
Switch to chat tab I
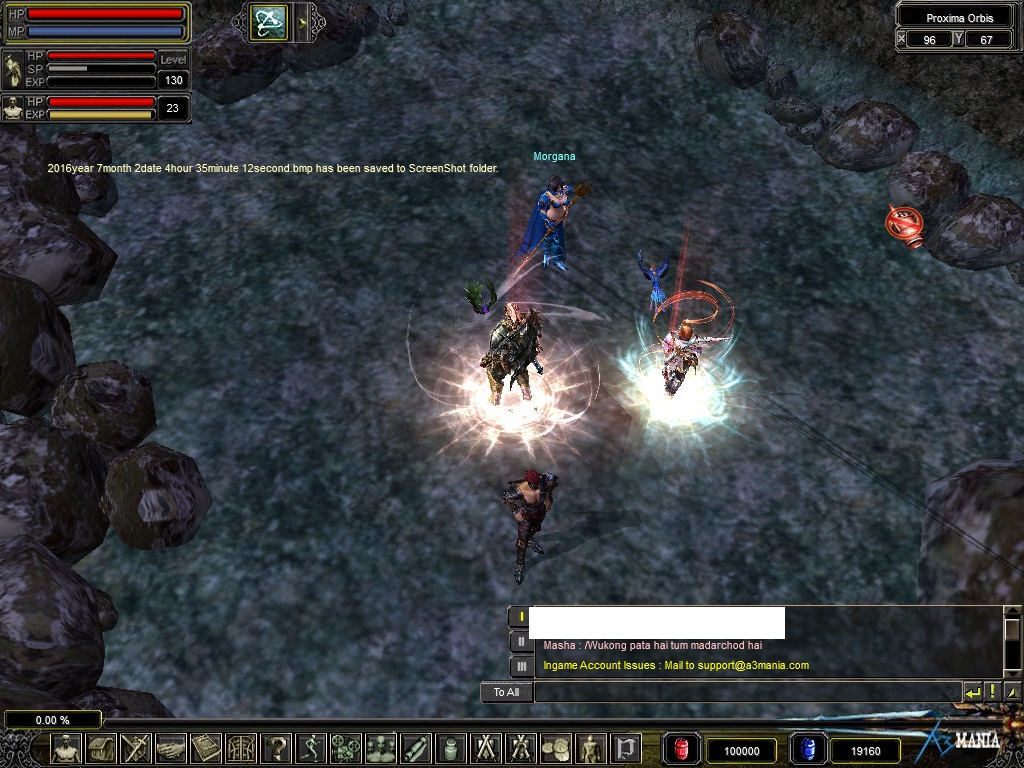click(x=520, y=617)
